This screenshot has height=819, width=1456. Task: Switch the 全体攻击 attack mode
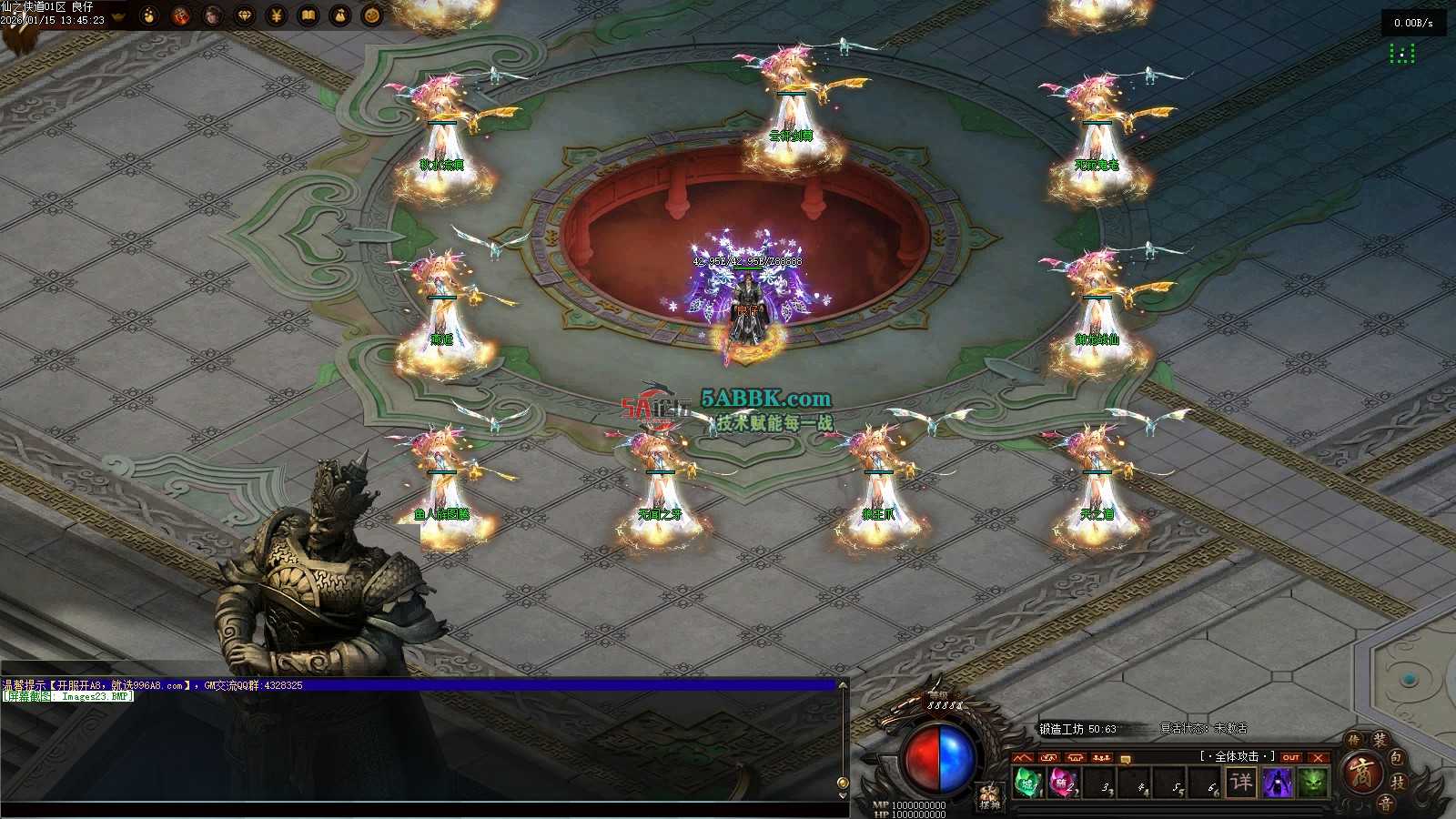point(1237,756)
